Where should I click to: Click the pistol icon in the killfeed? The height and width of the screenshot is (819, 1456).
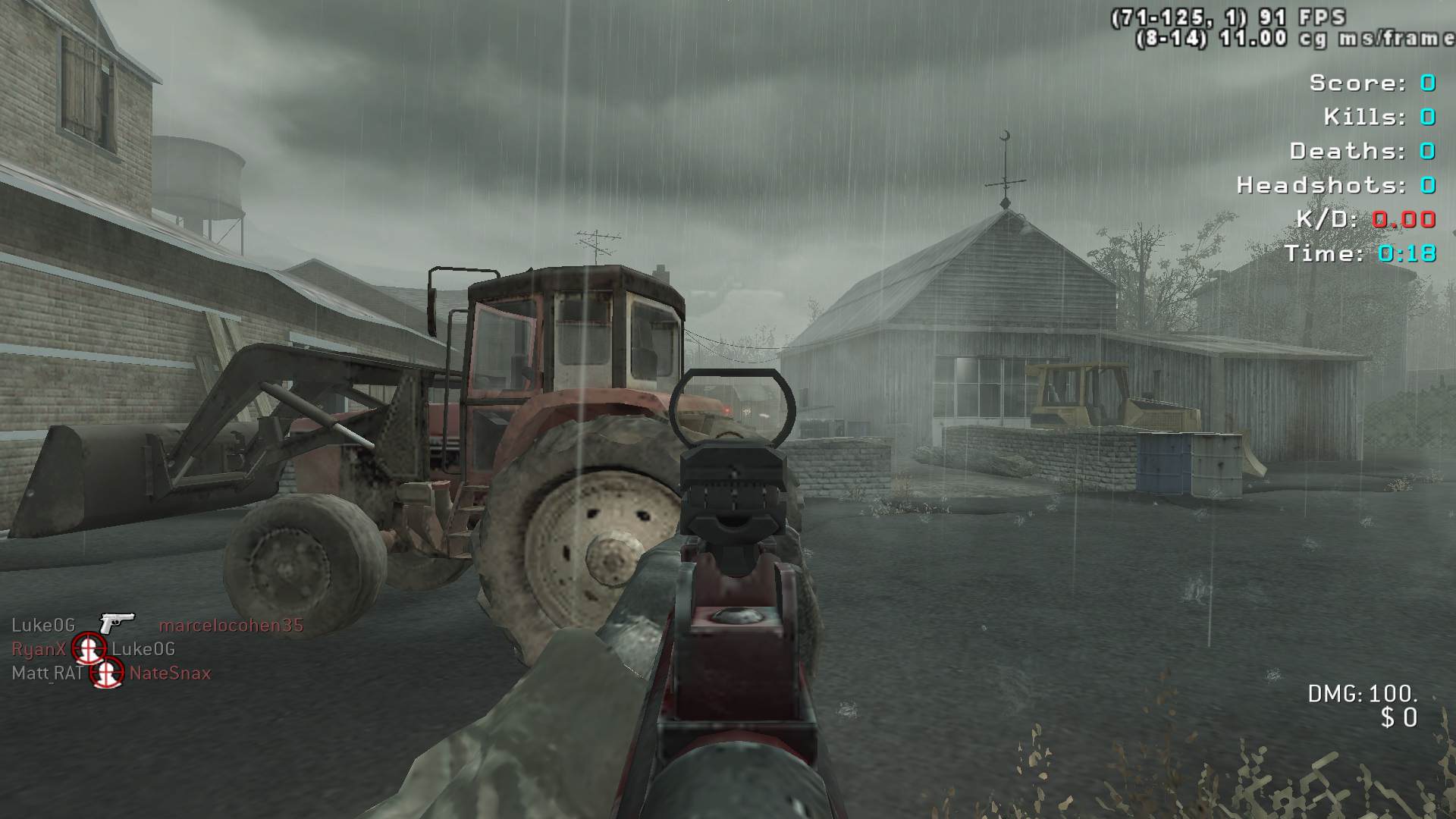coord(117,623)
